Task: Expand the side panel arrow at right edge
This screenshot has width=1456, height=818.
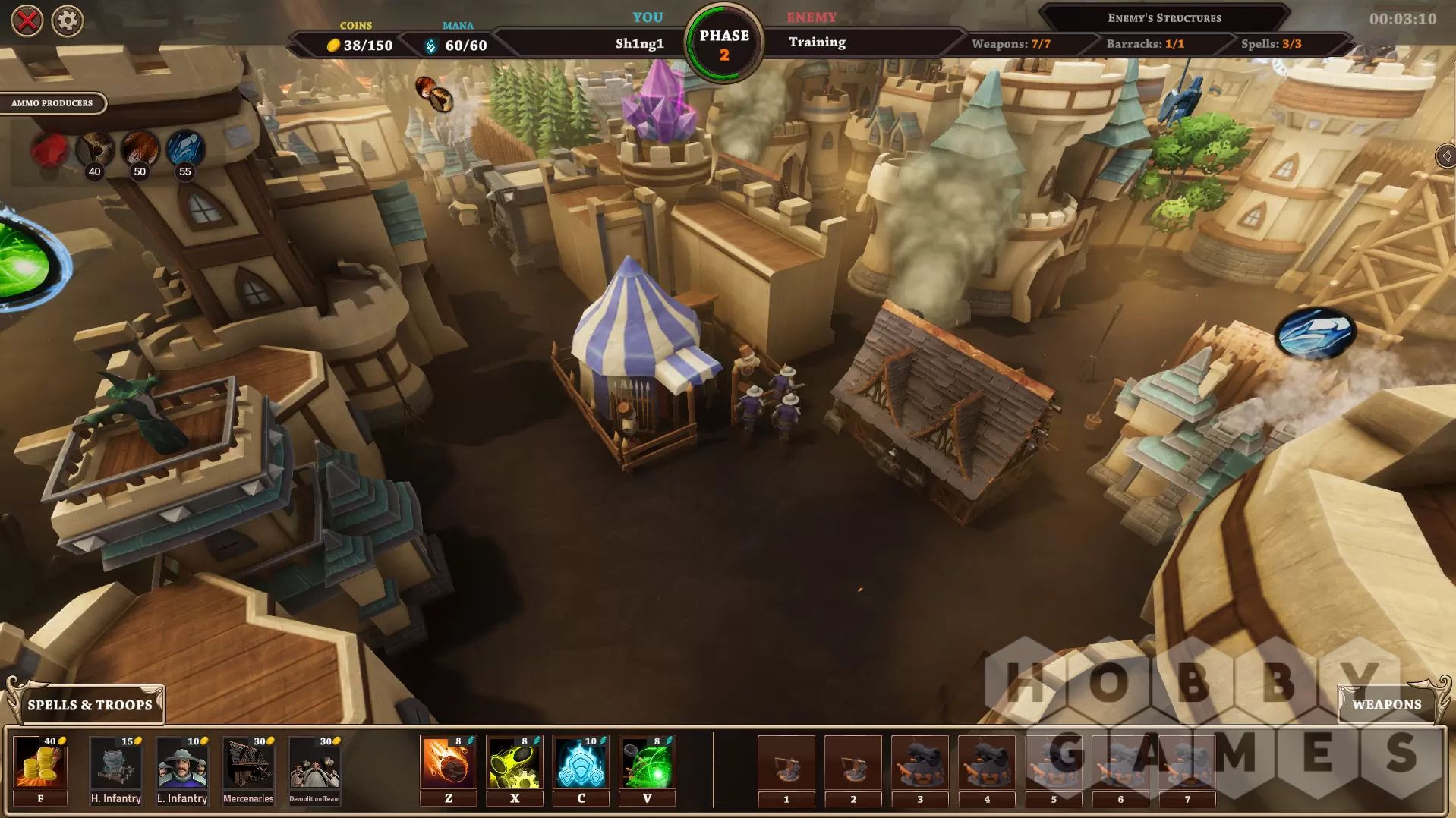Action: click(1446, 156)
